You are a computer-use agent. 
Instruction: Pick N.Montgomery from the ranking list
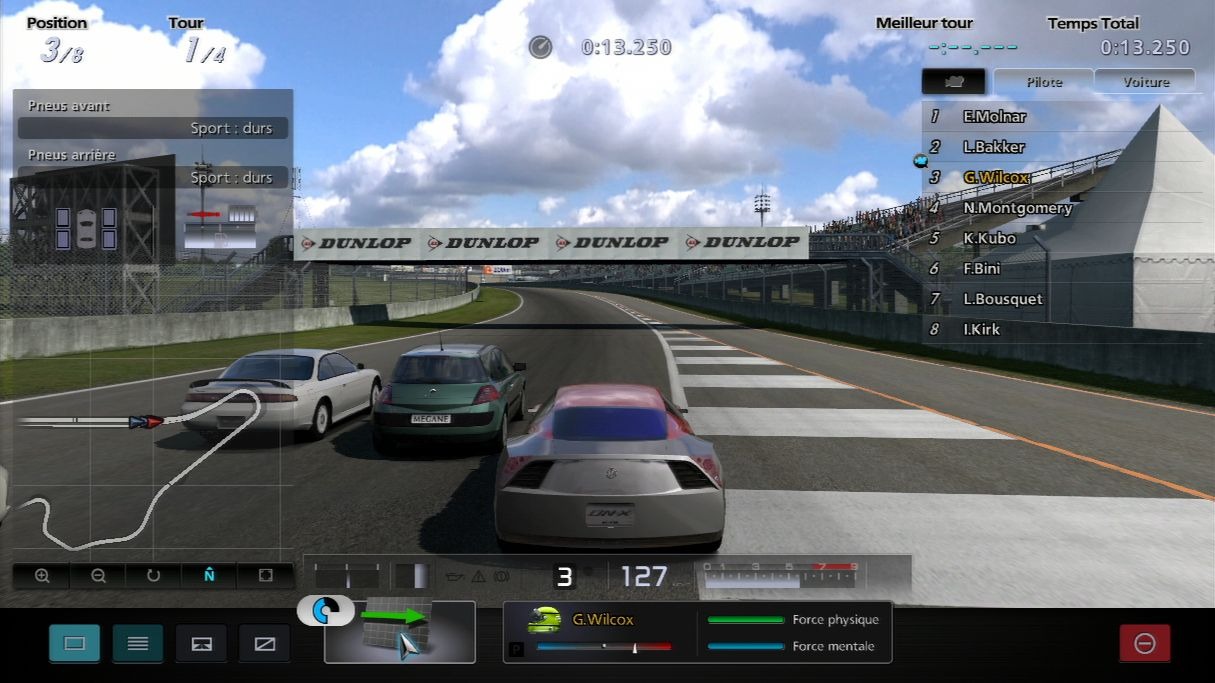1017,208
